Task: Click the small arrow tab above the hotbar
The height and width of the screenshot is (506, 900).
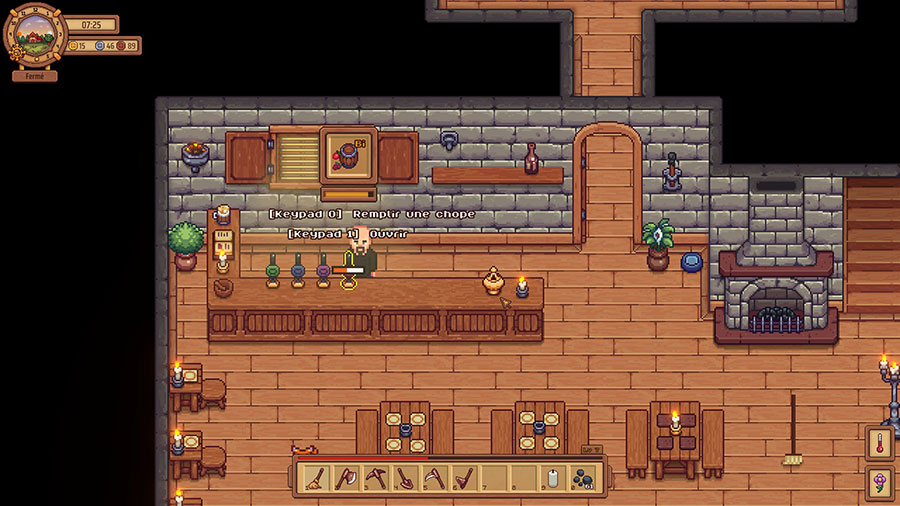Action: point(592,450)
